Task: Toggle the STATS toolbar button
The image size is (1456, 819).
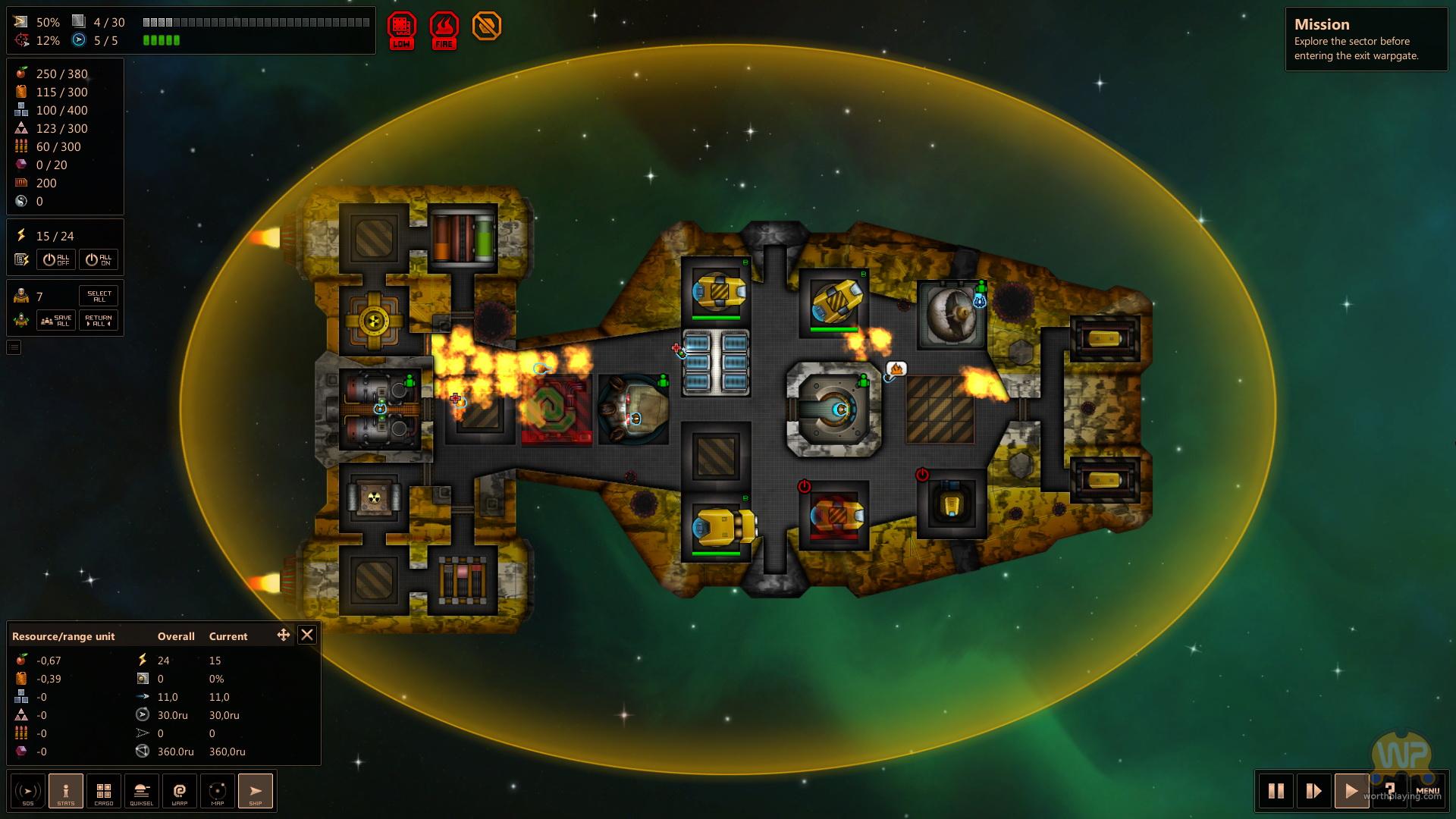Action: 66,791
